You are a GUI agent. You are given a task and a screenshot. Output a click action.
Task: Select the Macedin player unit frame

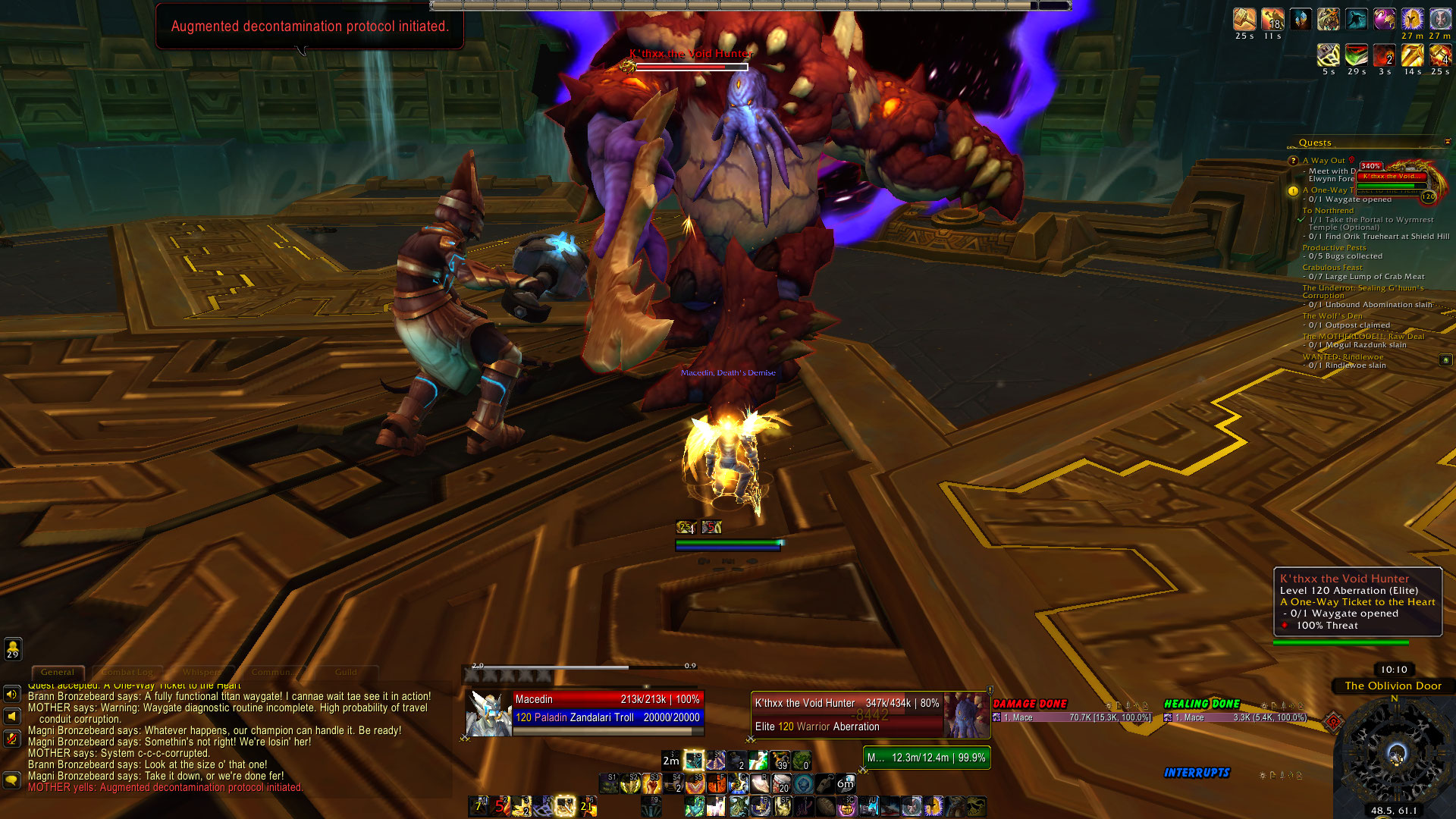(x=585, y=708)
